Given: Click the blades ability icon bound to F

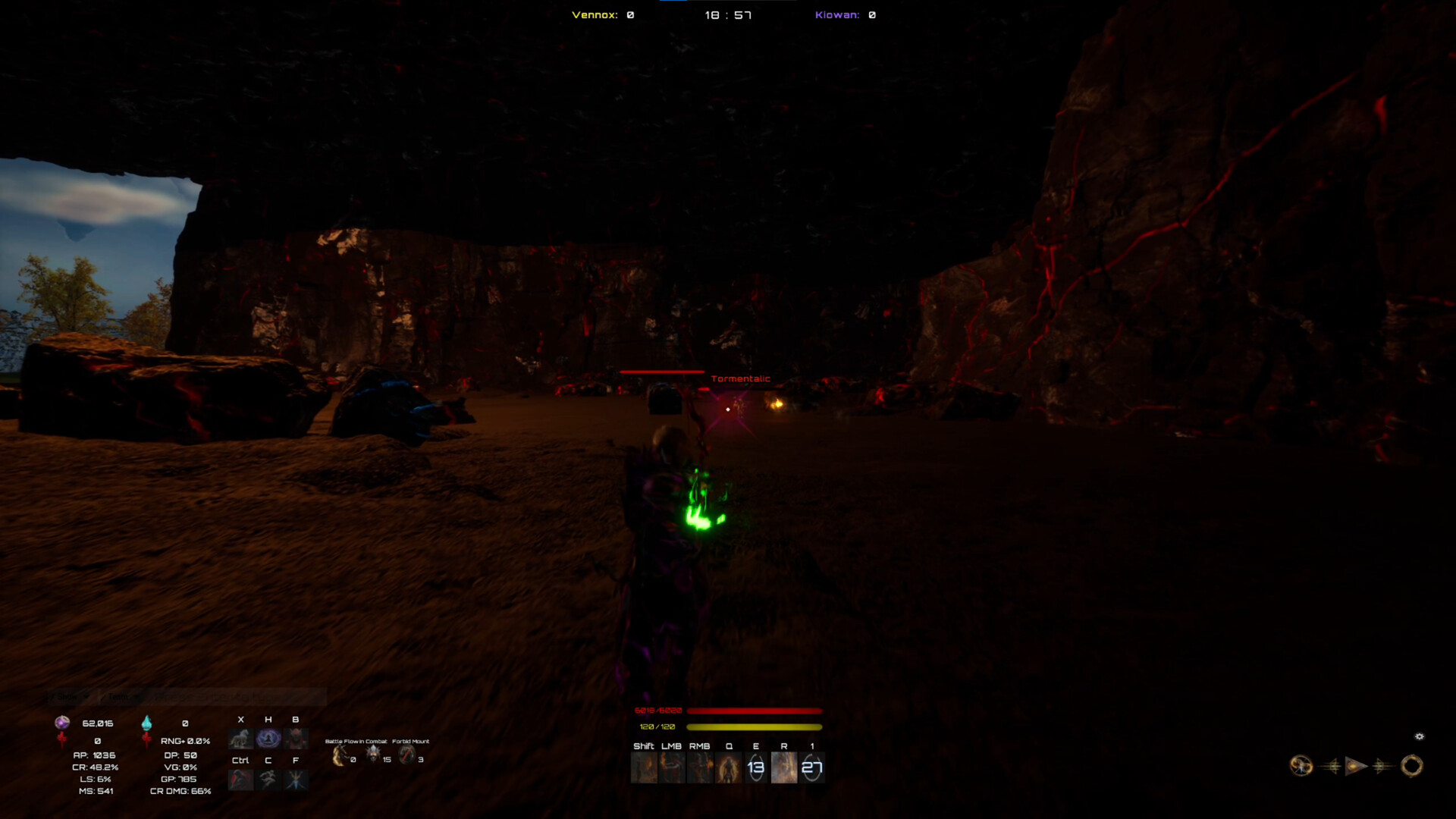Looking at the screenshot, I should (x=295, y=780).
